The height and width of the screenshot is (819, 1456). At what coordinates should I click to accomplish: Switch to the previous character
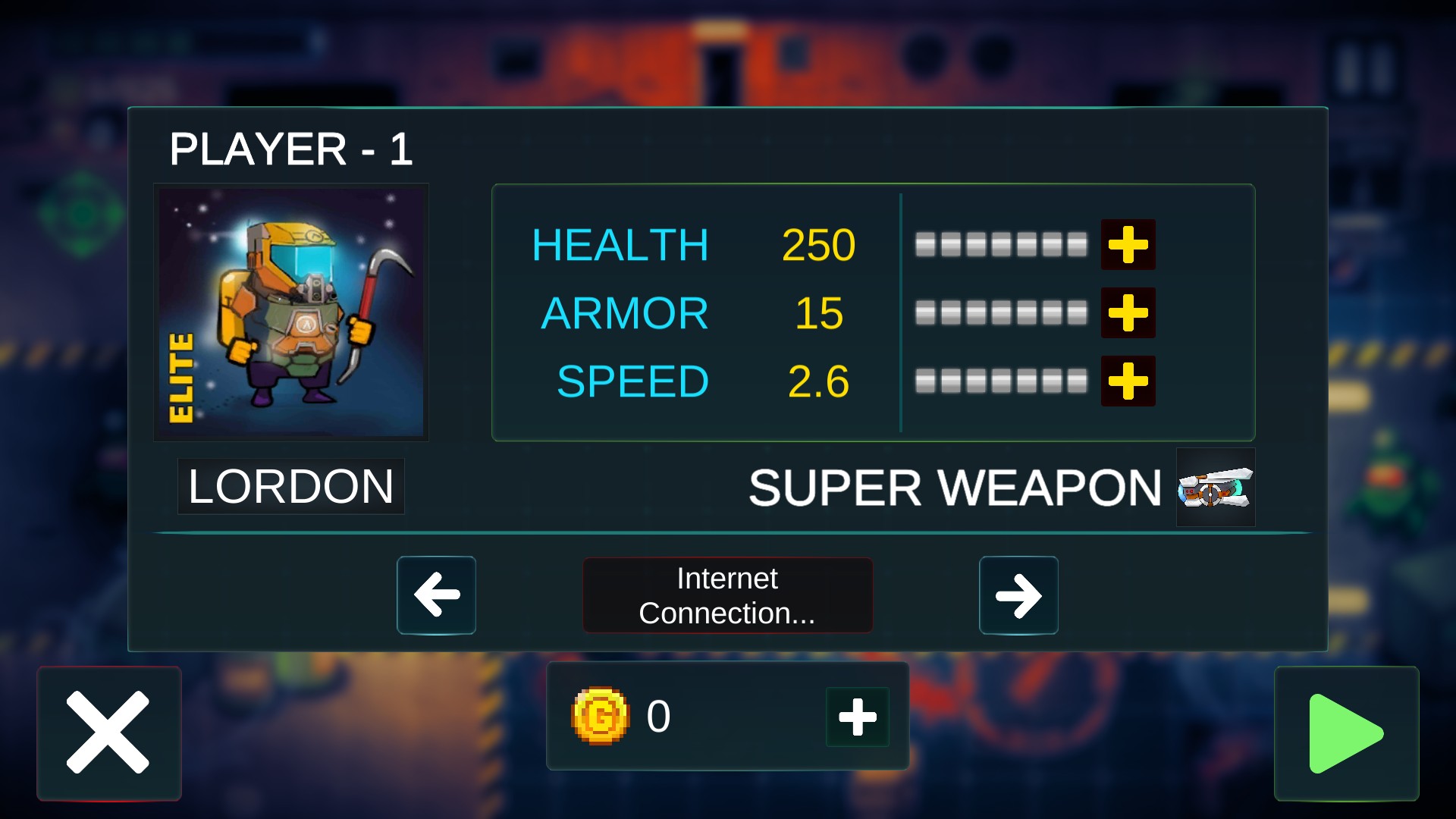[436, 595]
